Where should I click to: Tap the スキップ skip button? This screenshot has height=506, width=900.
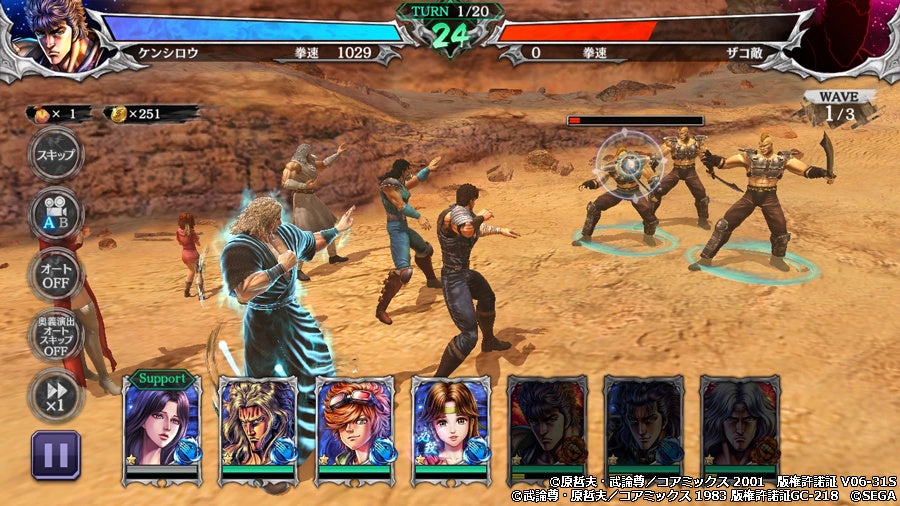[x=55, y=155]
